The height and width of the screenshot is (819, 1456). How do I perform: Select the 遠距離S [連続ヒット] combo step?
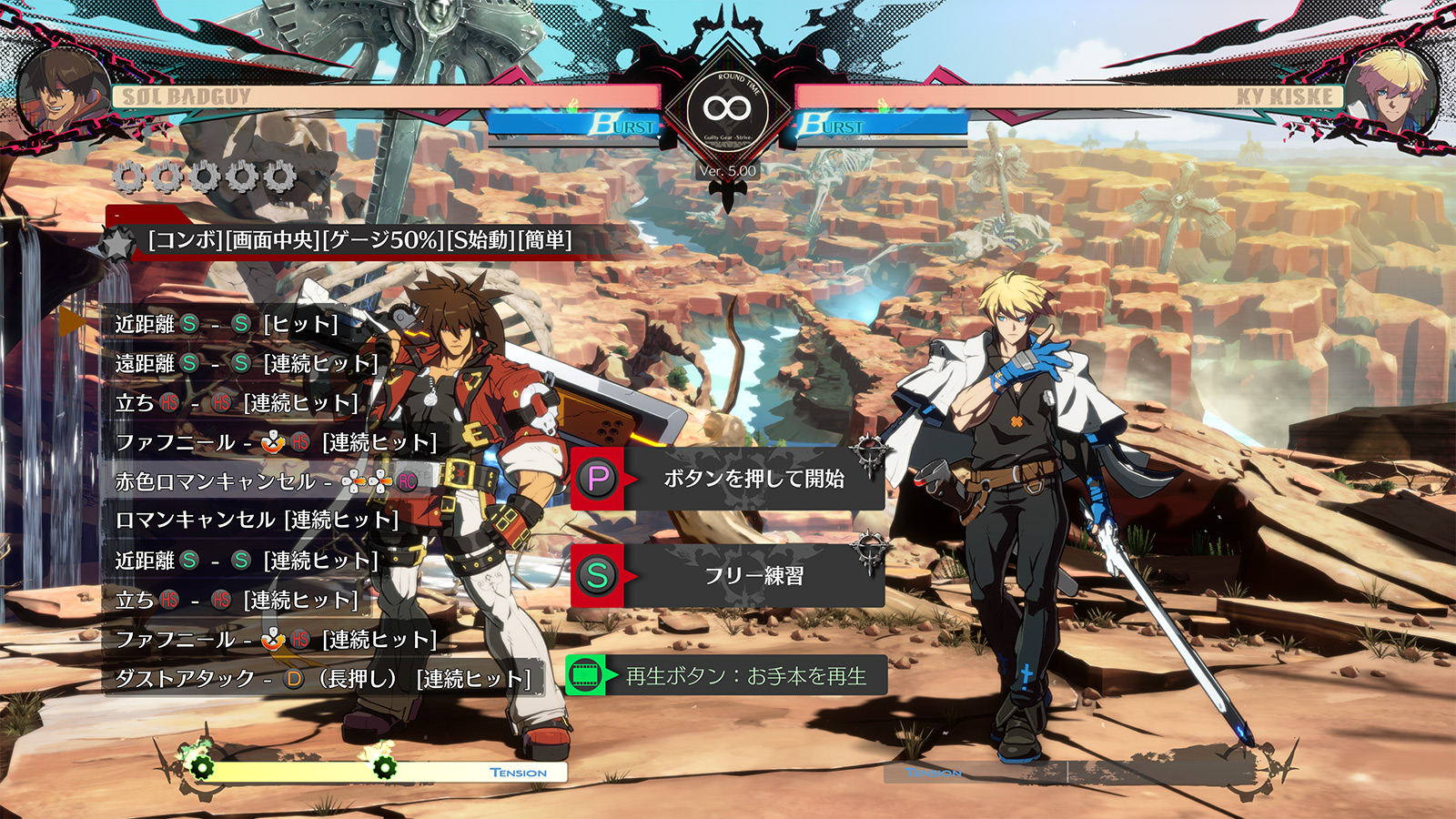point(246,364)
